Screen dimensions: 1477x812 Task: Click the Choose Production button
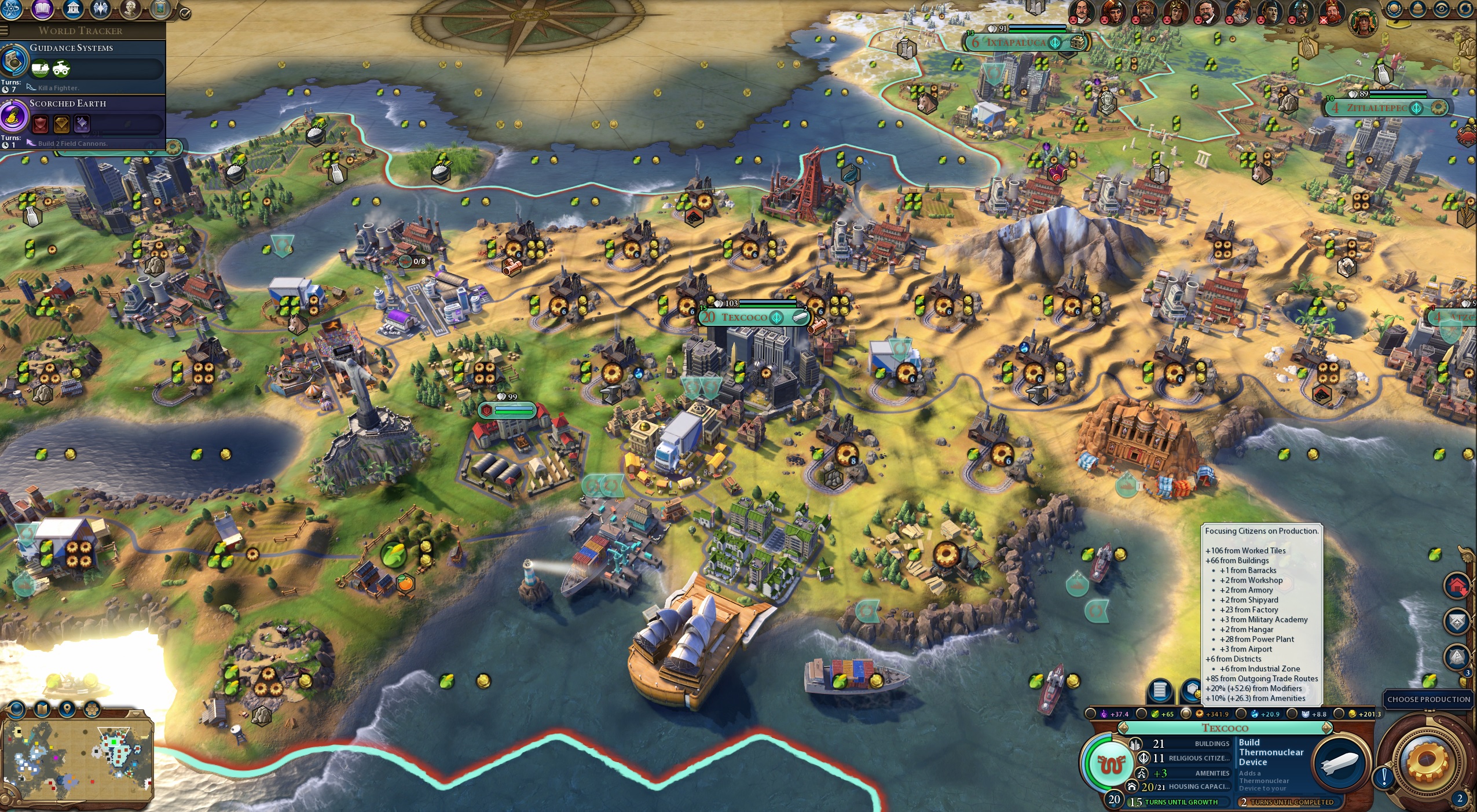click(1428, 699)
